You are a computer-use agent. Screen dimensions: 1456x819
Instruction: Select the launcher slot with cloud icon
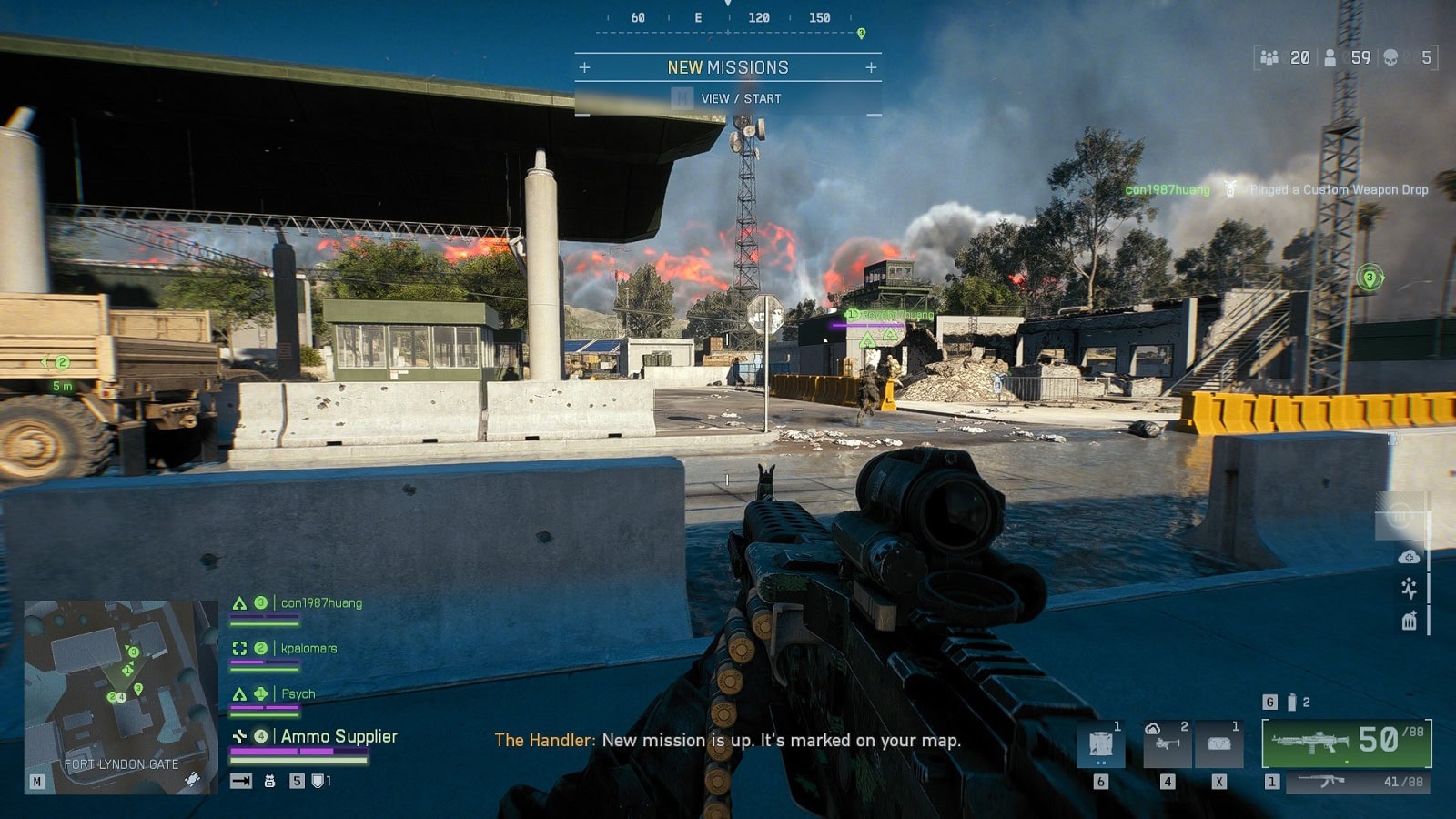coord(1168,744)
